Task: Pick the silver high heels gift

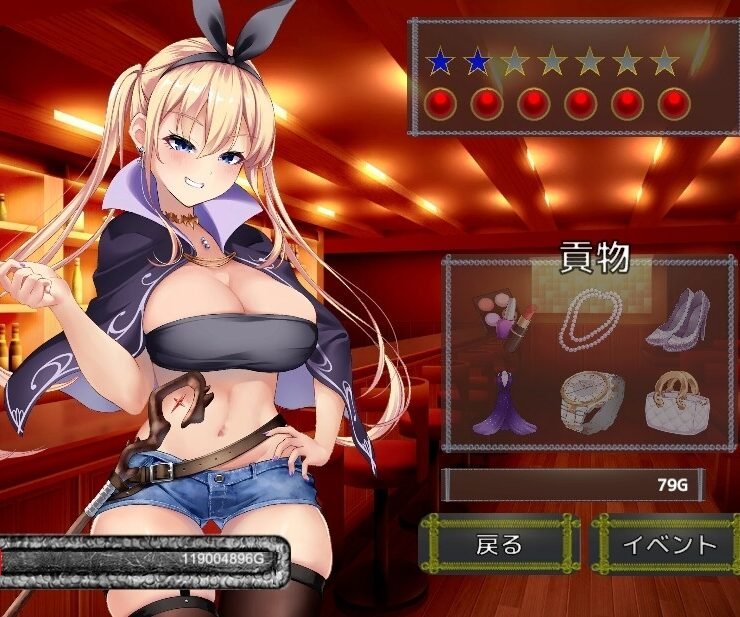Action: pos(677,319)
